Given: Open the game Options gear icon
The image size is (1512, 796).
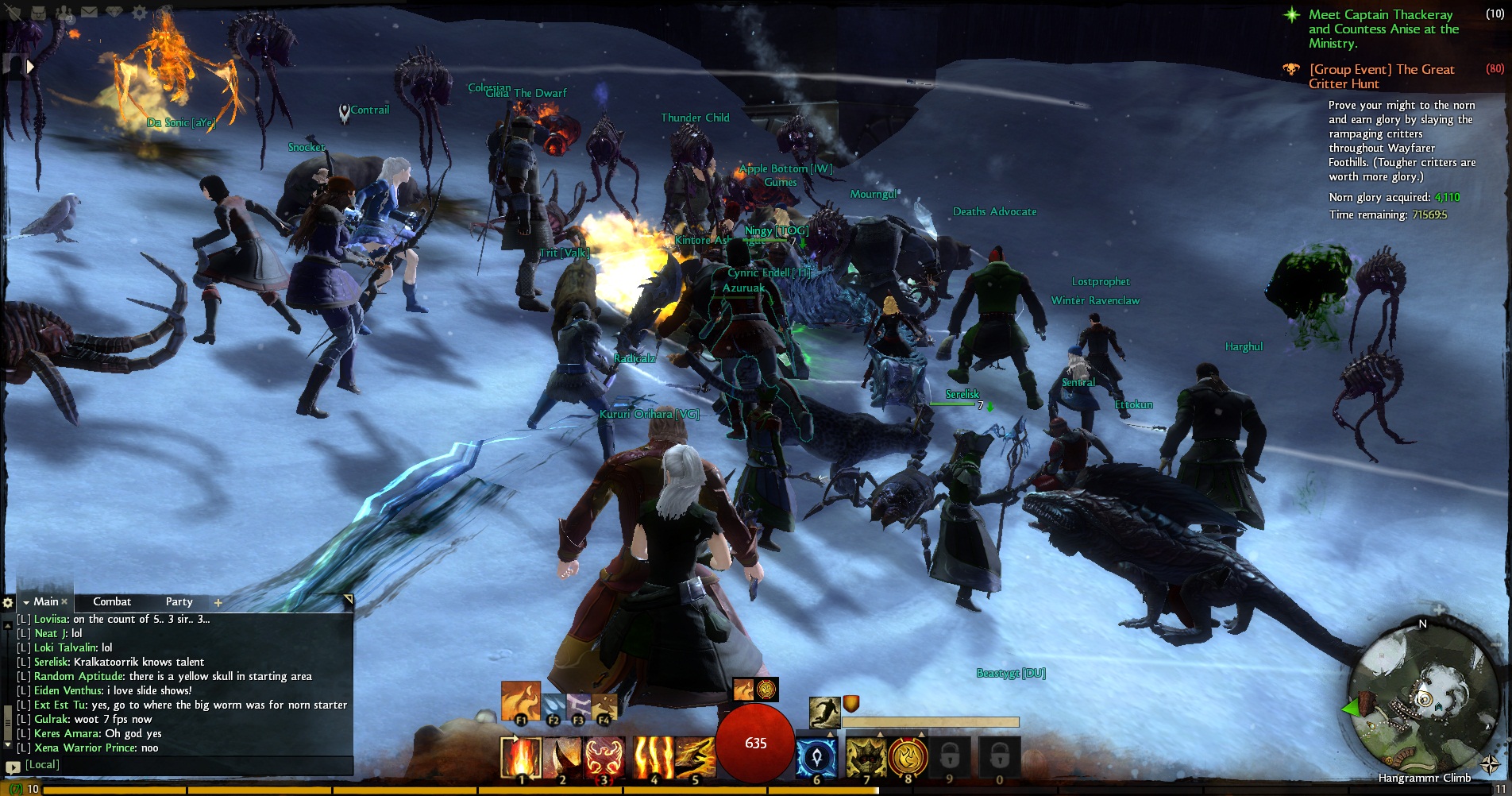Looking at the screenshot, I should [x=138, y=11].
